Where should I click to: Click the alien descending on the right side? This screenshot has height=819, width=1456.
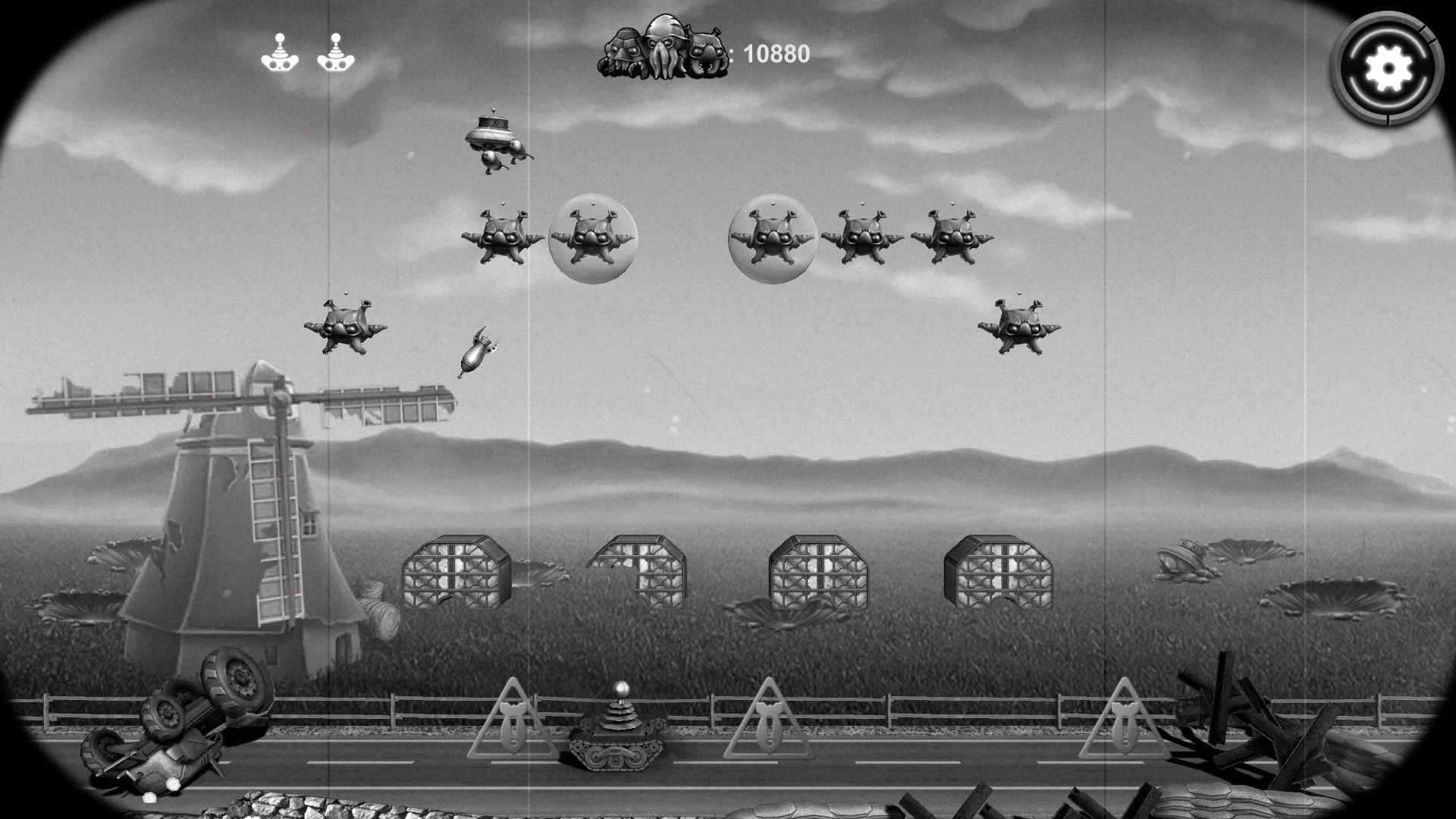[1022, 326]
